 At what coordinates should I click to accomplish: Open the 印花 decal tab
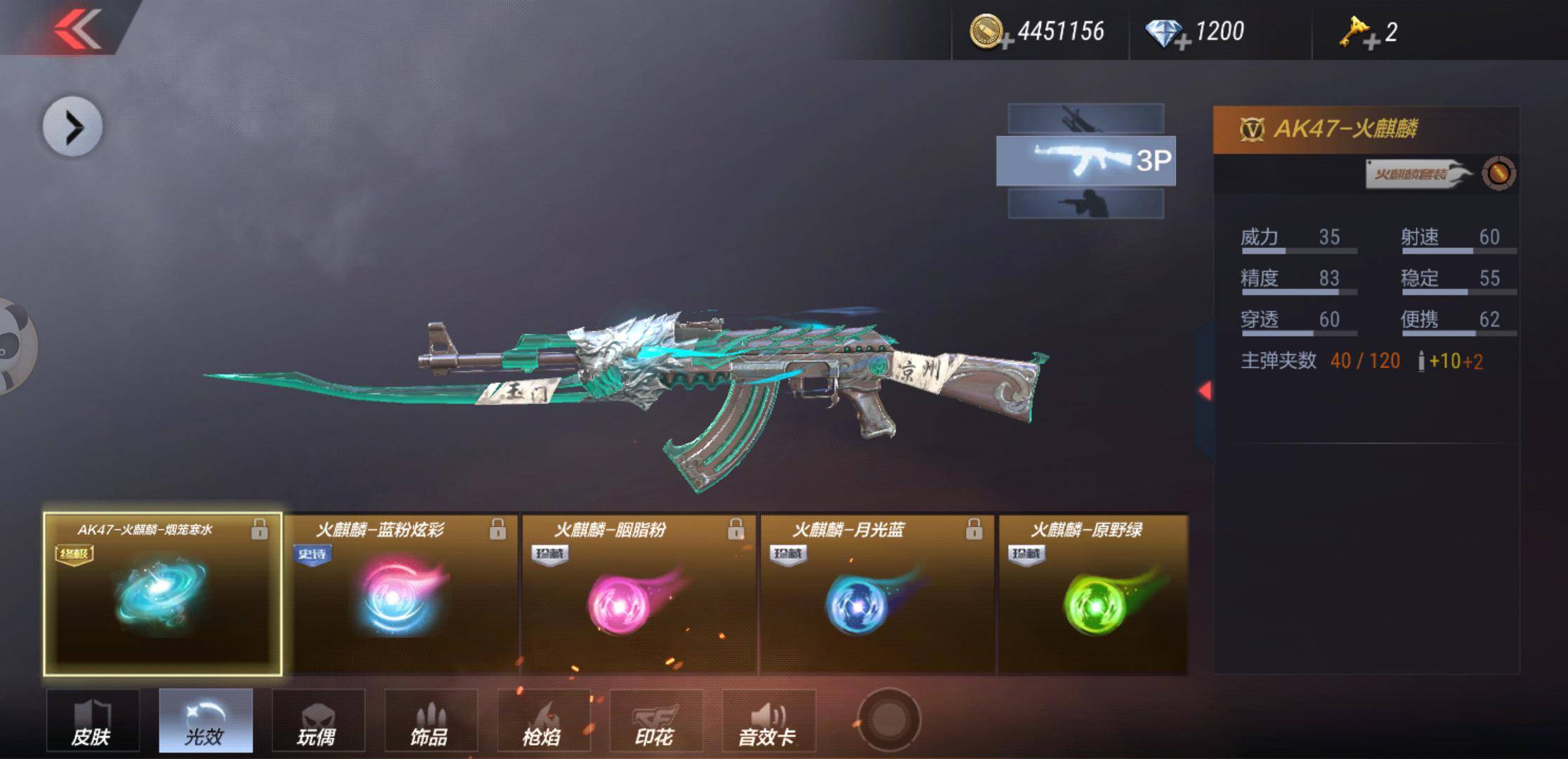655,721
